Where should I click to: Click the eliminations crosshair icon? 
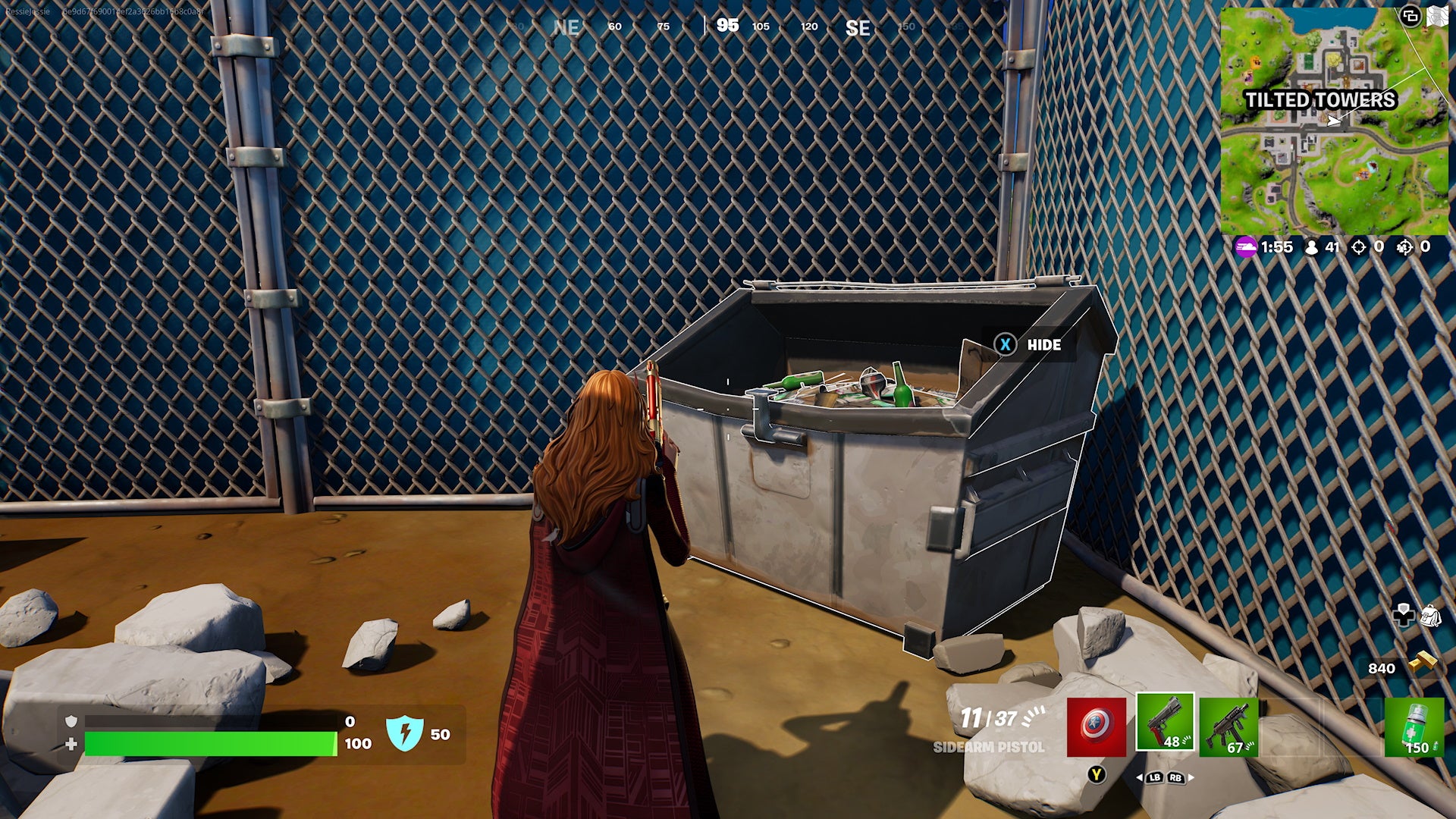[x=1357, y=246]
